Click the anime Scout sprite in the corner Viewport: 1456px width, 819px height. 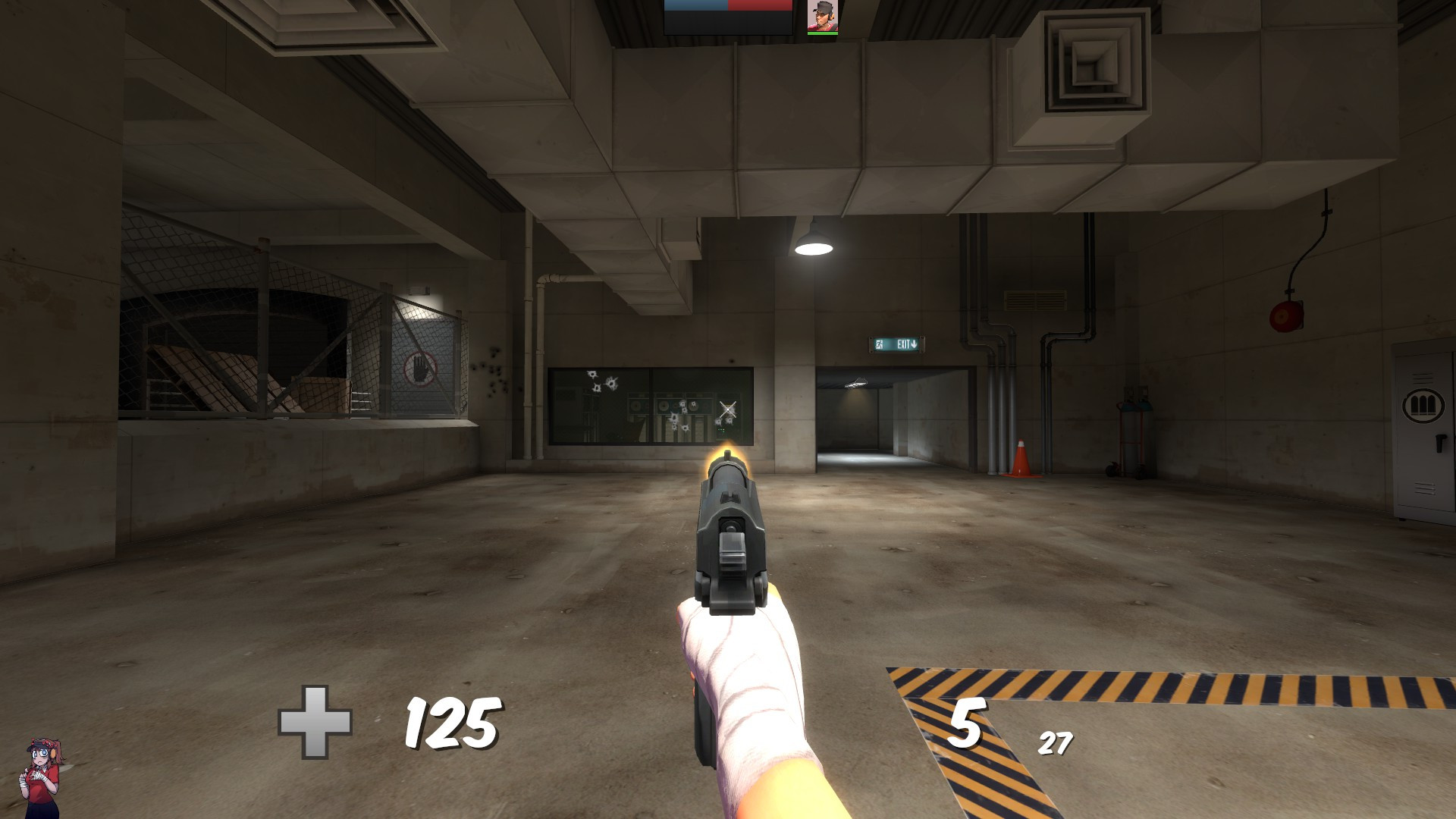pos(42,773)
